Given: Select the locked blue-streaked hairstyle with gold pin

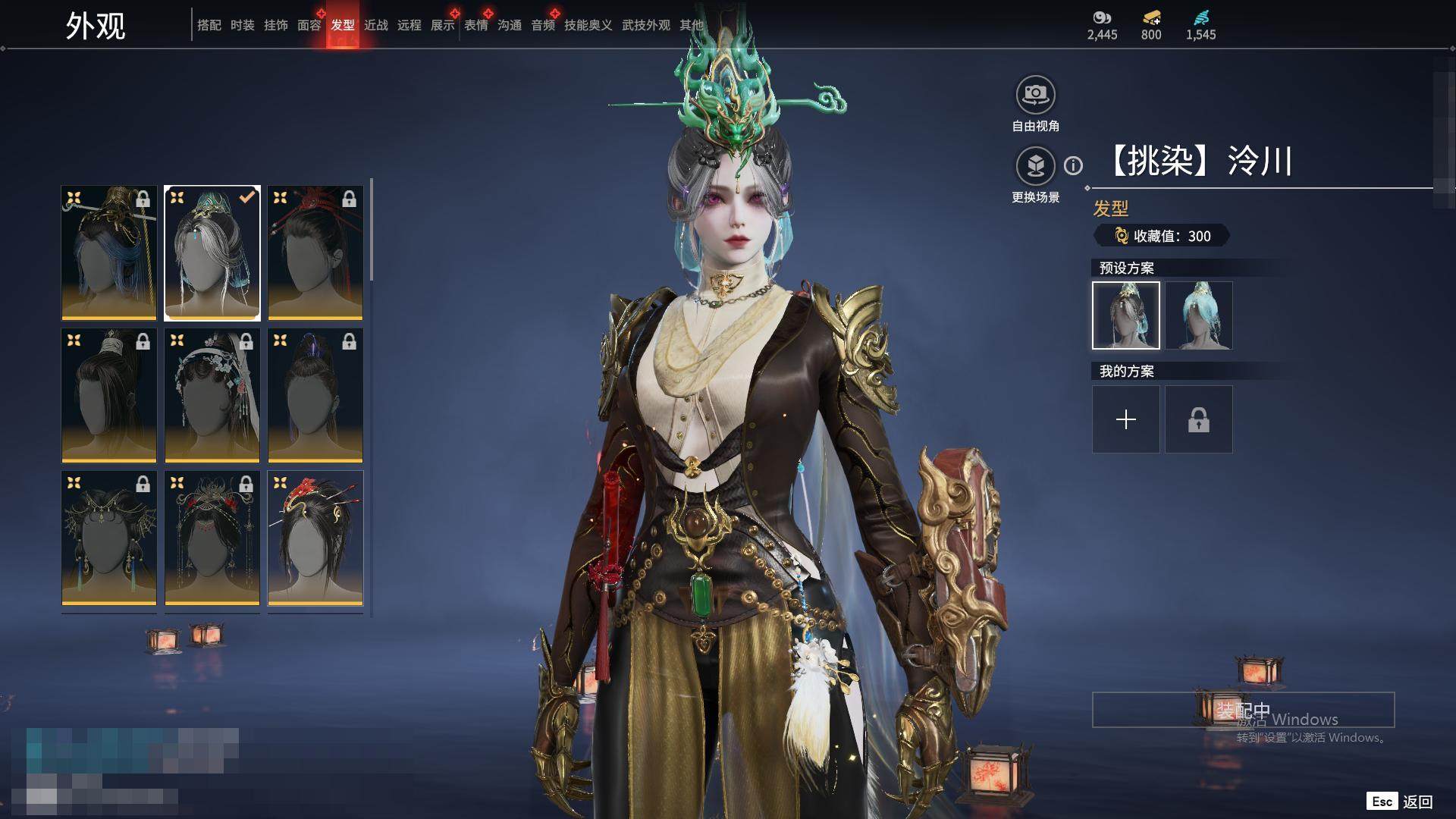Looking at the screenshot, I should [109, 253].
